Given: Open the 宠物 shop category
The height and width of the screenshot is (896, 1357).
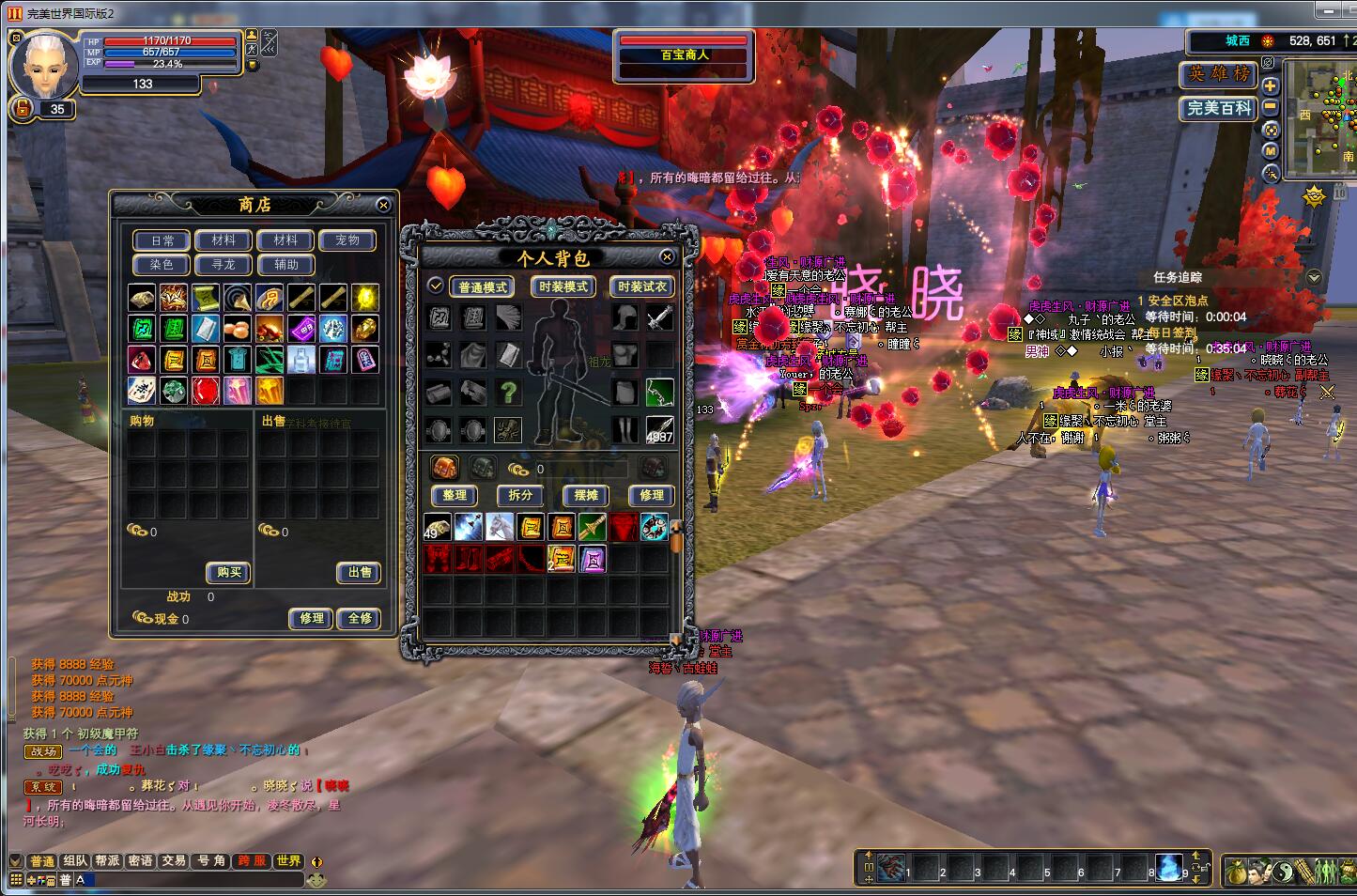Looking at the screenshot, I should 347,240.
